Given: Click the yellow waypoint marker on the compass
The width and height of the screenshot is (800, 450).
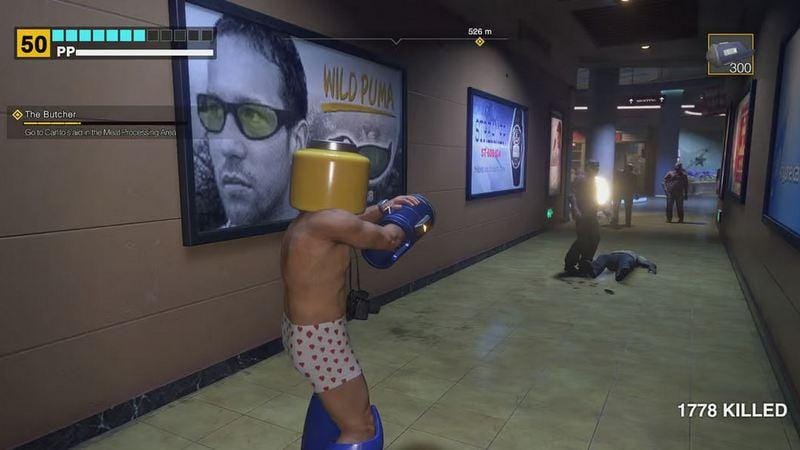Looking at the screenshot, I should [479, 42].
